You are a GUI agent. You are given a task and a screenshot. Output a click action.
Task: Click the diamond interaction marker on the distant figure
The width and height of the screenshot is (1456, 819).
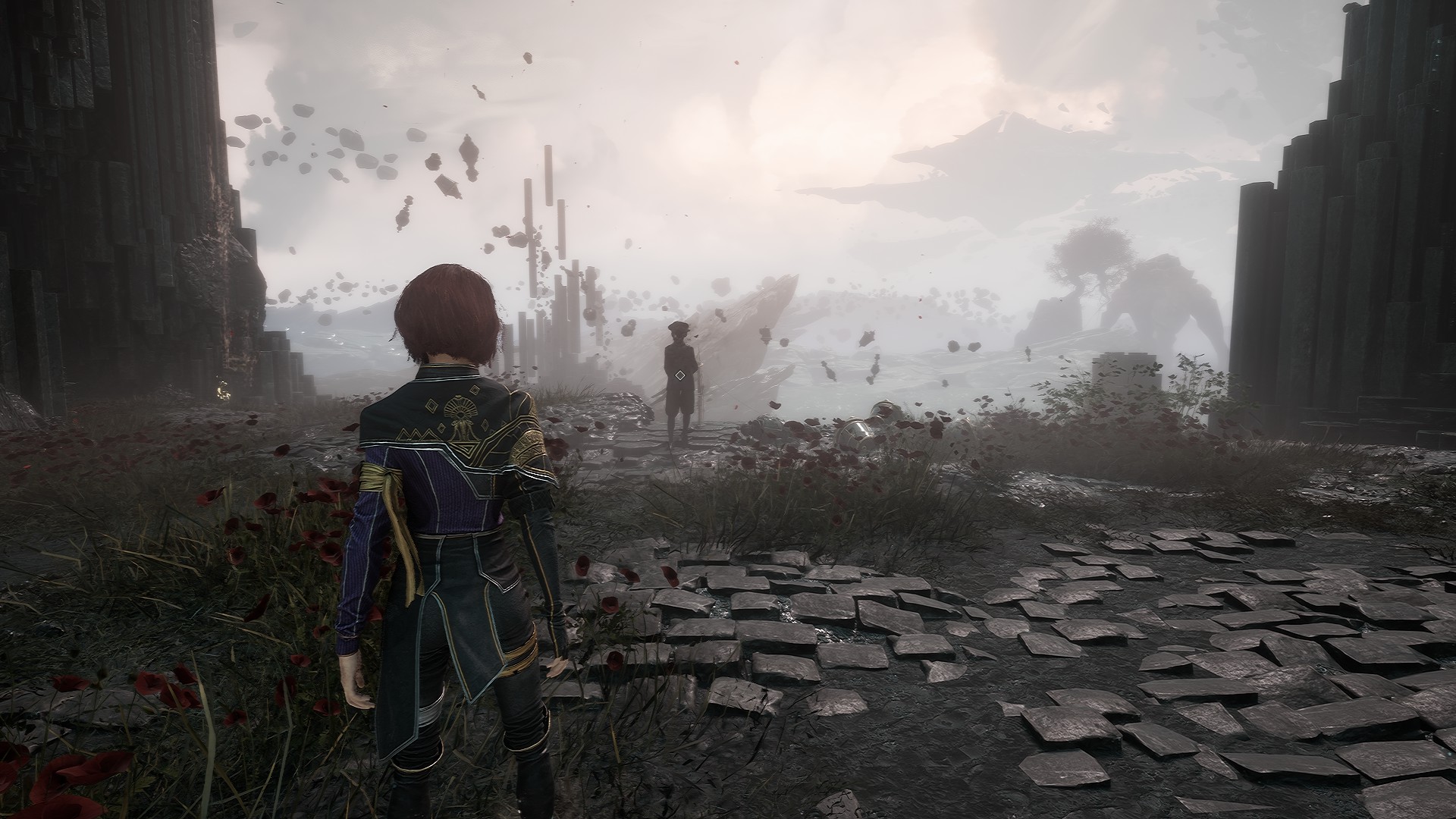pyautogui.click(x=679, y=375)
